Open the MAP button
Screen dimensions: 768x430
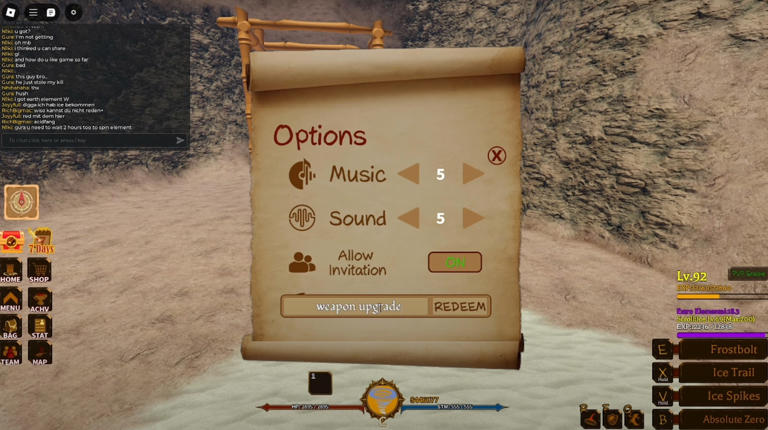tap(39, 354)
